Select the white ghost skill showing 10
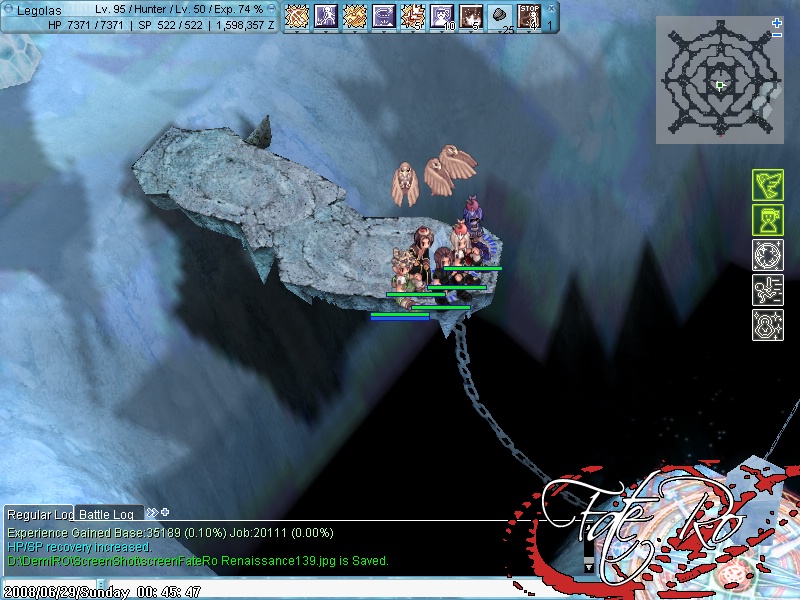The image size is (800, 600). 441,16
